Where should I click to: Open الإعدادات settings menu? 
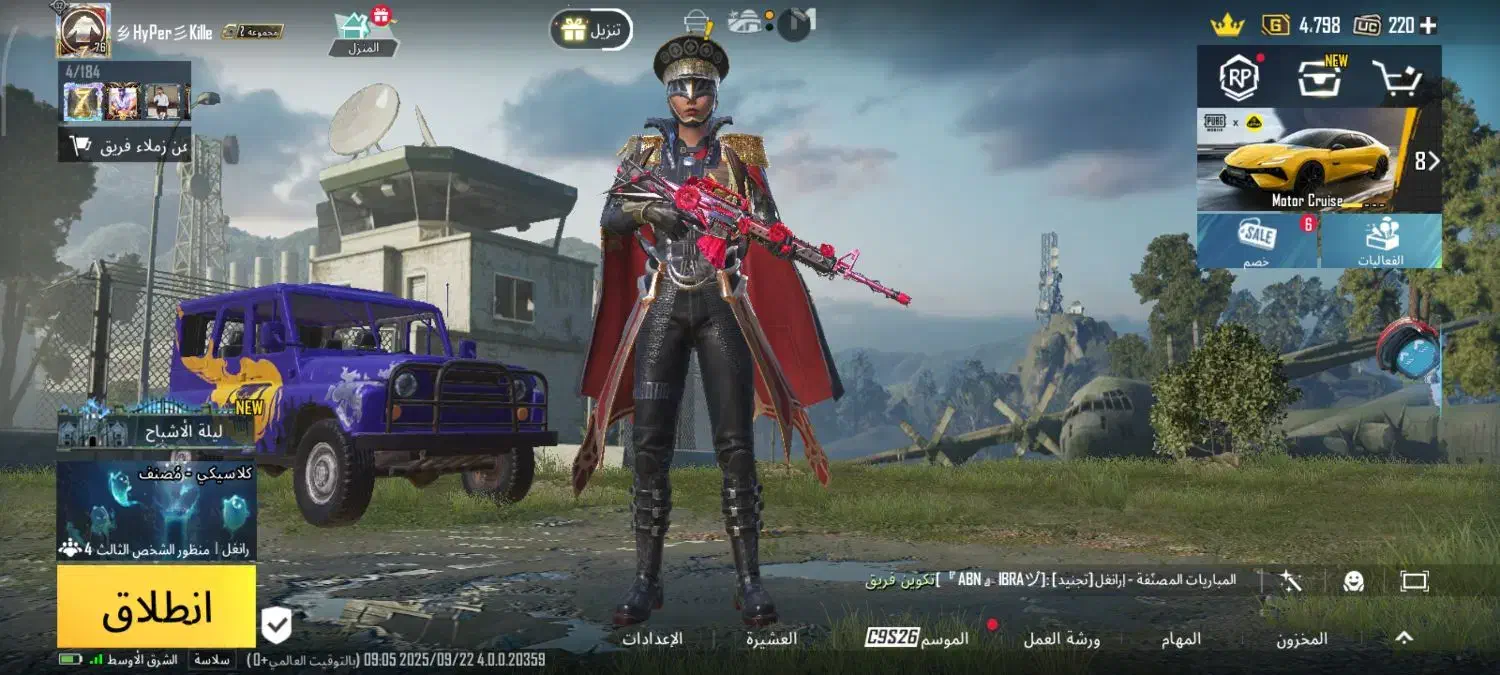pyautogui.click(x=652, y=639)
